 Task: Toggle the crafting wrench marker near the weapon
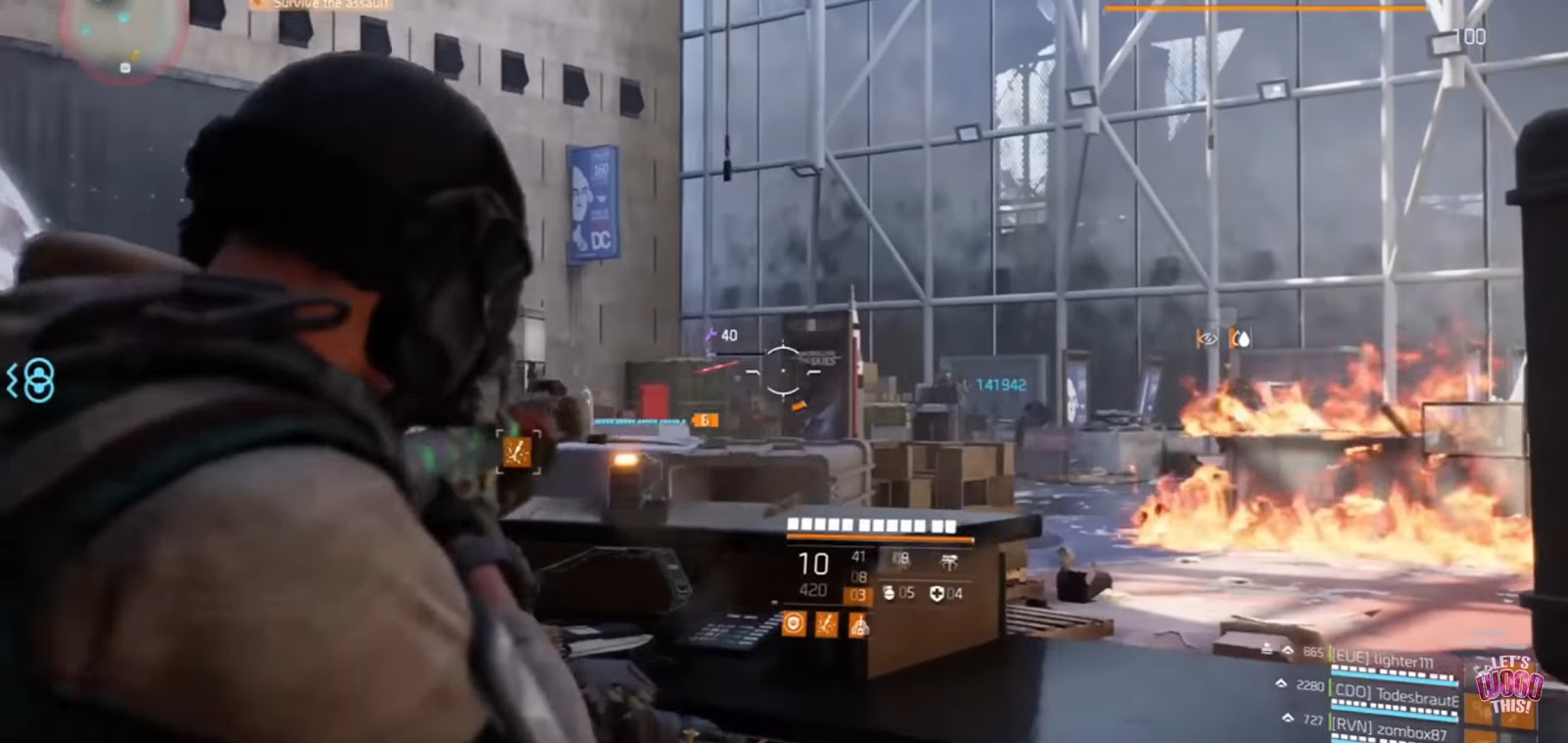pyautogui.click(x=516, y=453)
